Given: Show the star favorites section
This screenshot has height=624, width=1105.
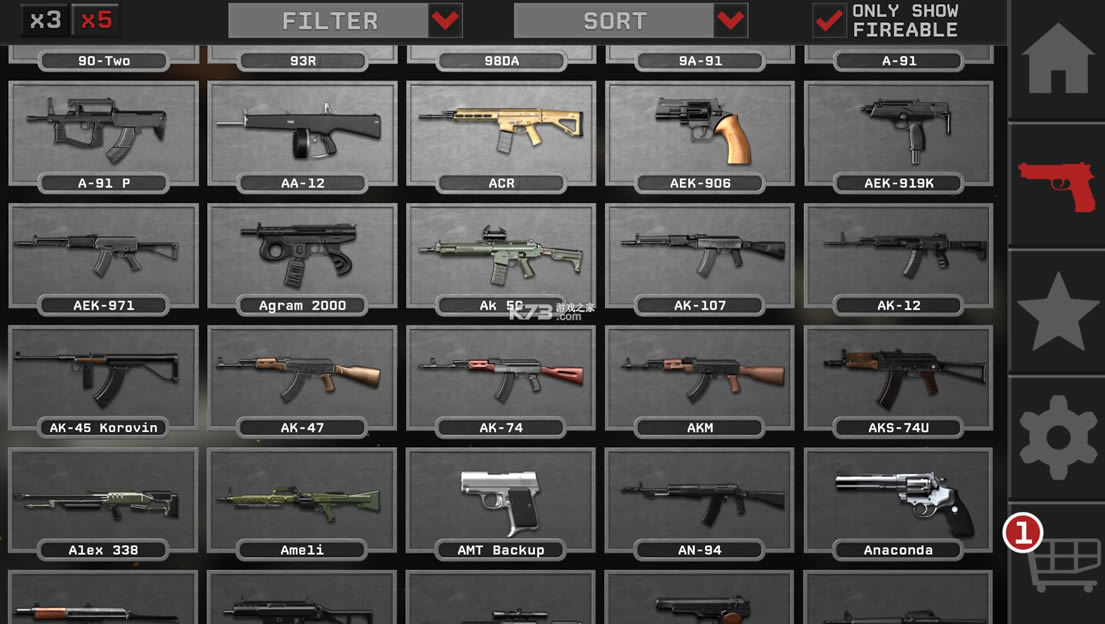Looking at the screenshot, I should [x=1057, y=311].
